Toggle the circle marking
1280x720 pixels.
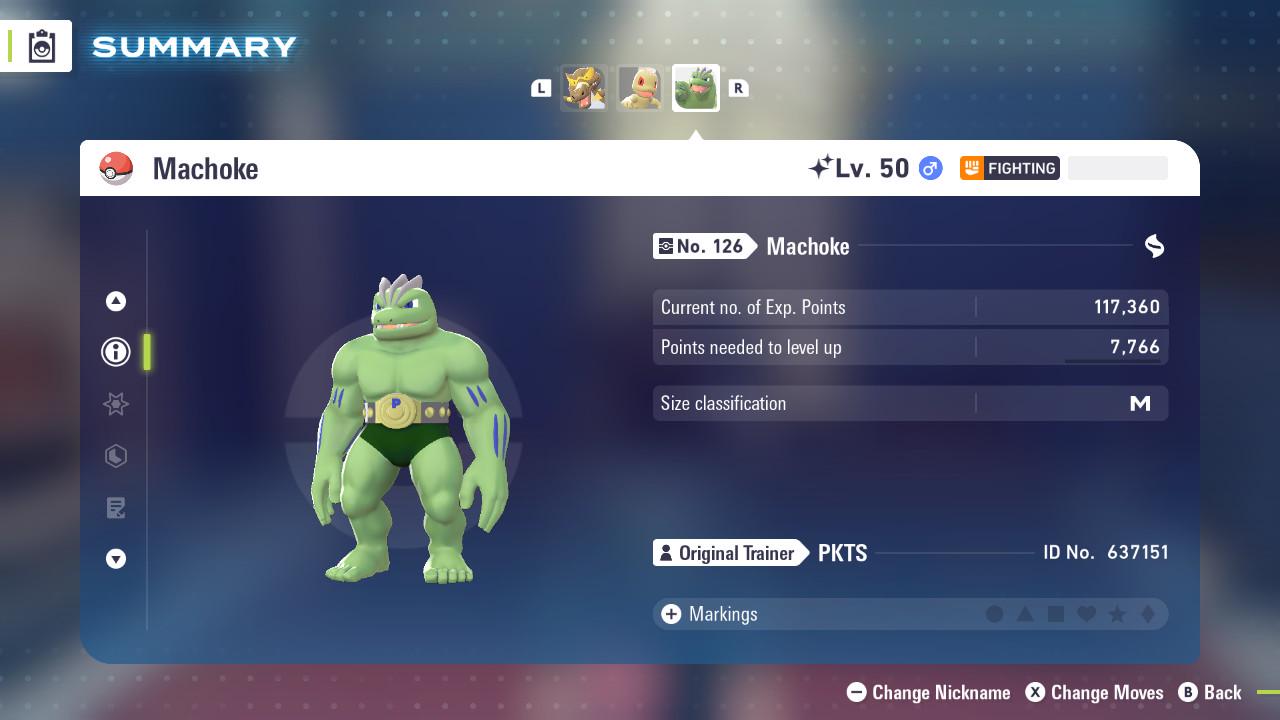(995, 613)
